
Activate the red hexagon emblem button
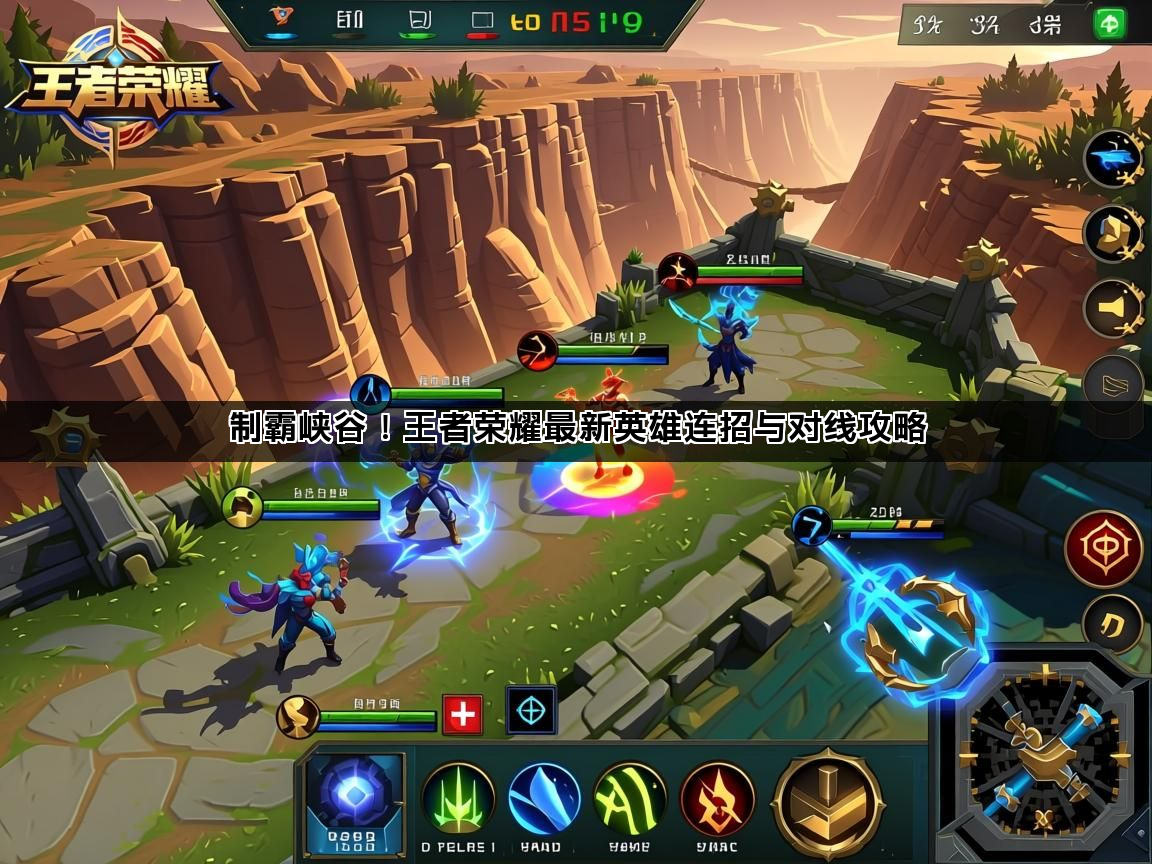(x=1103, y=548)
